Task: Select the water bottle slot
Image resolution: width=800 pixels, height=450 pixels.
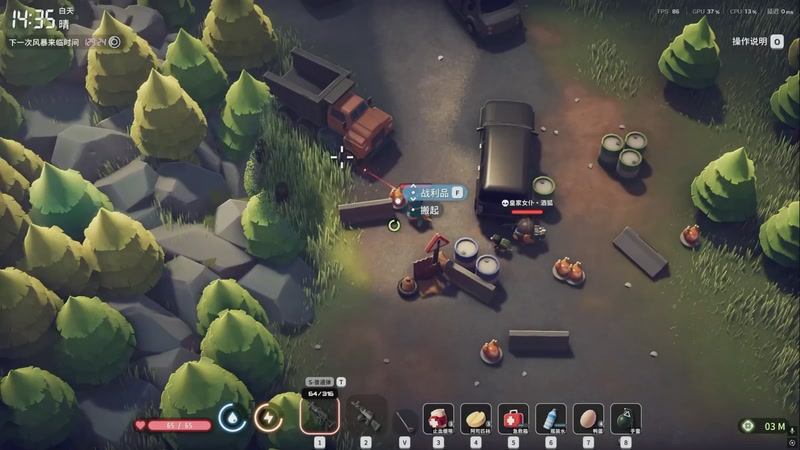Action: [x=551, y=418]
